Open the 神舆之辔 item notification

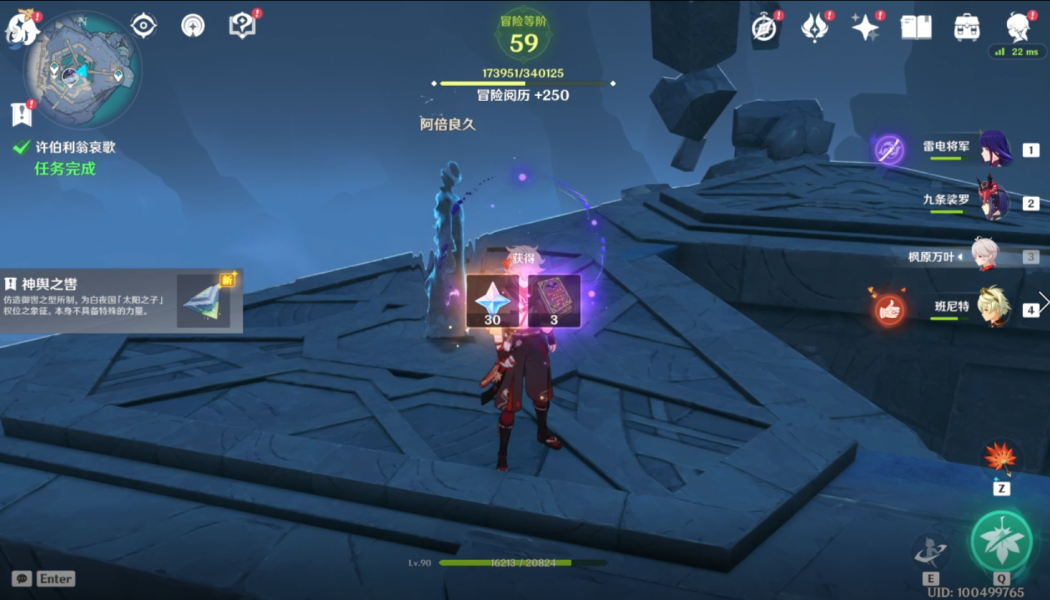[120, 299]
